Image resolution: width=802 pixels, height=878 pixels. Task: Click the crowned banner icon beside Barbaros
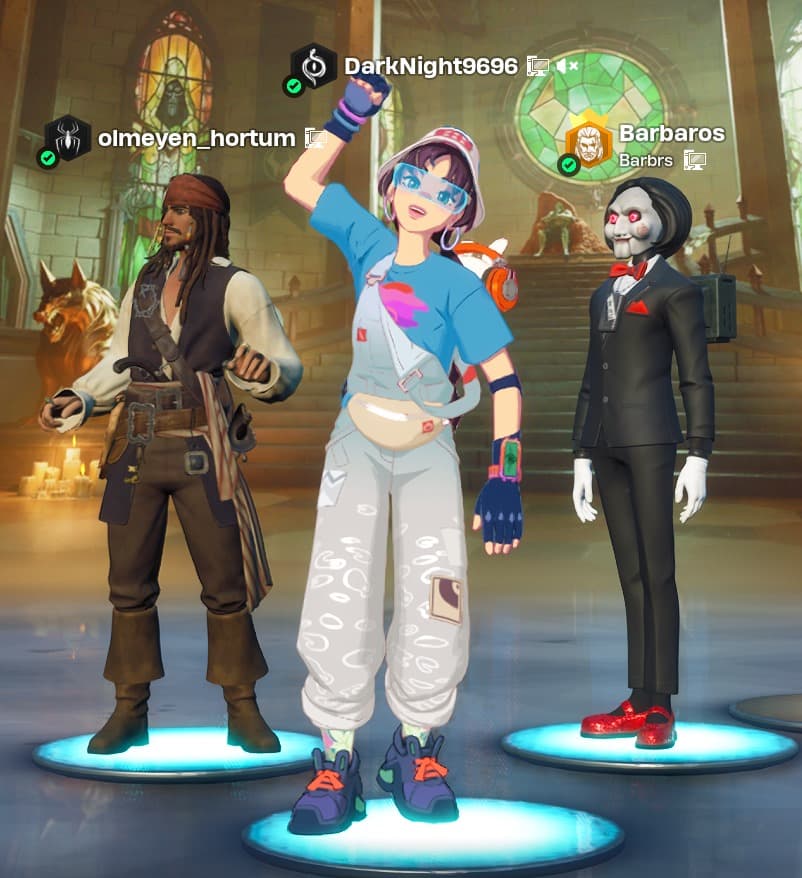coord(589,144)
